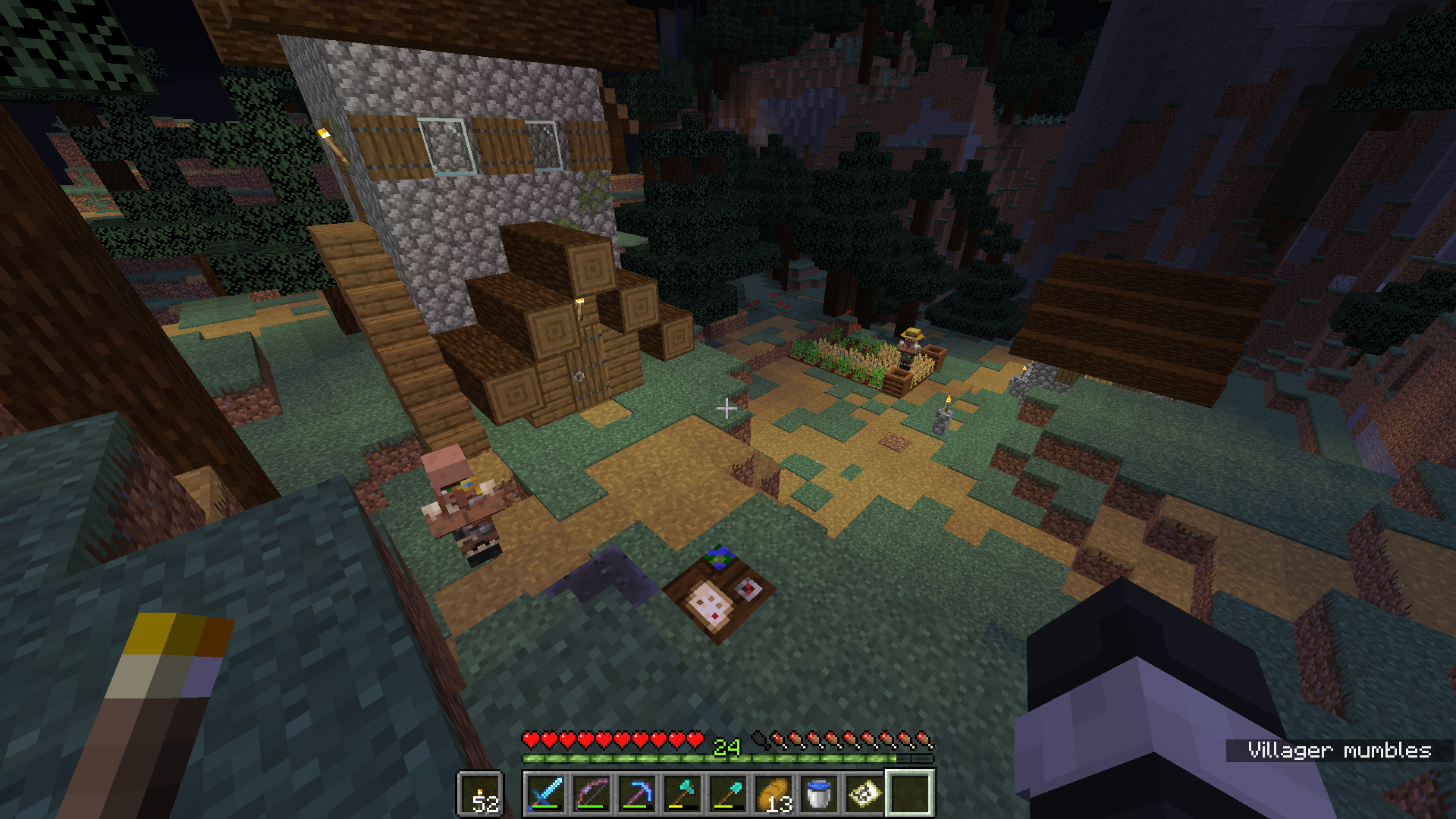Select the diamond pickaxe in the hotbar
Screen dimensions: 1456x819
[637, 794]
